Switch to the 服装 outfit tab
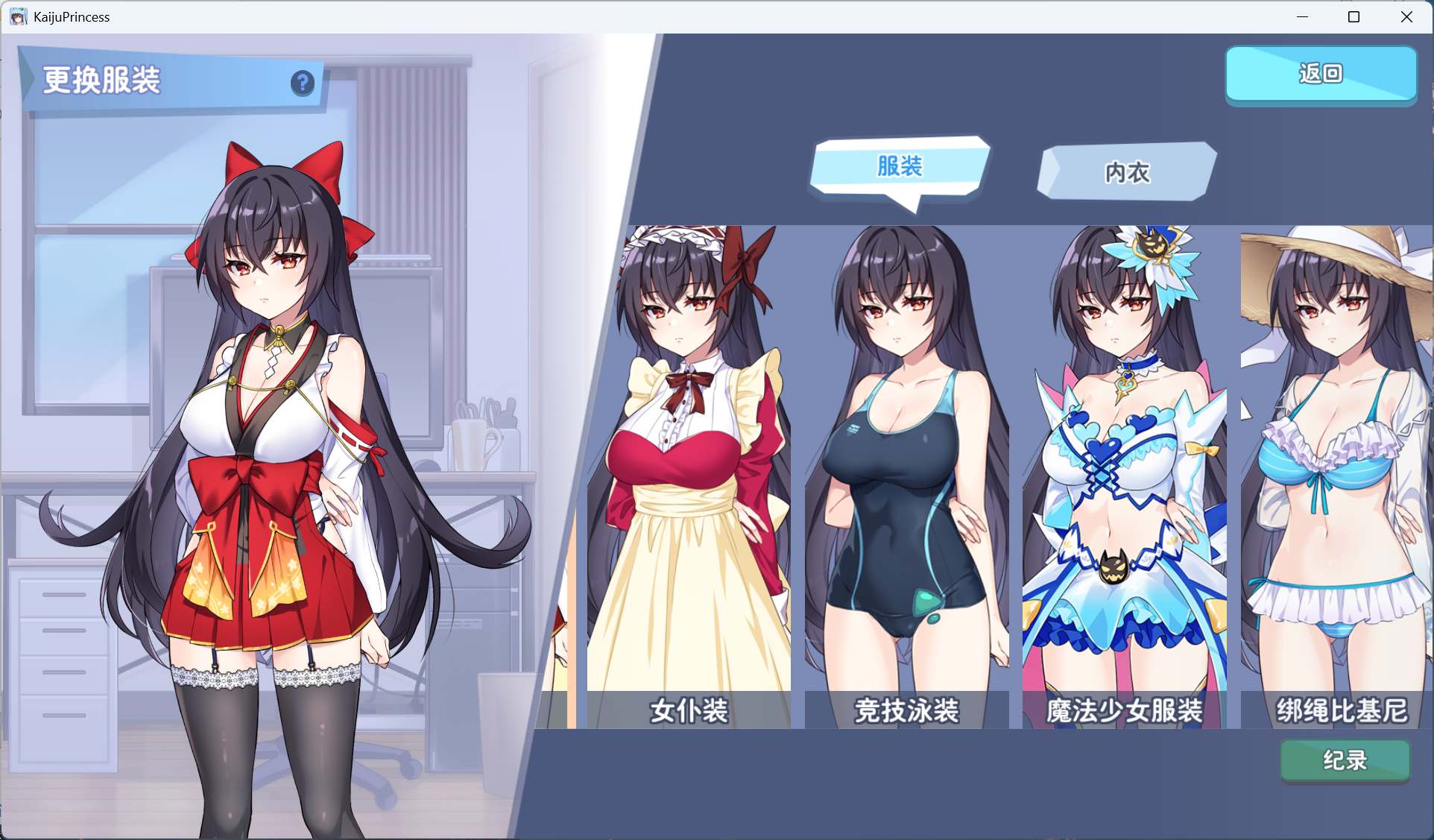This screenshot has width=1434, height=840. pyautogui.click(x=900, y=166)
